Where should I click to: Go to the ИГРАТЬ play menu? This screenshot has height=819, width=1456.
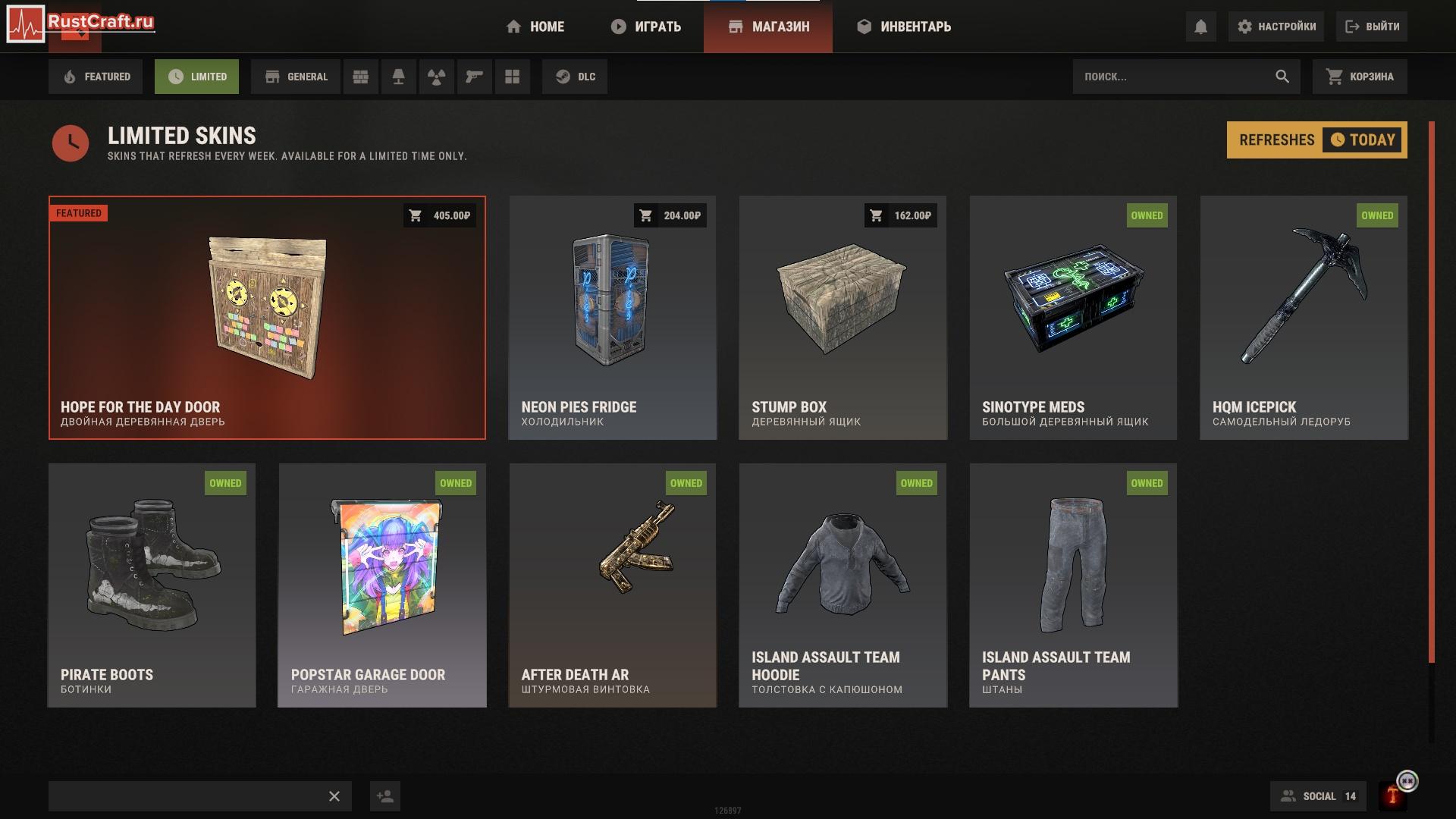(x=646, y=27)
